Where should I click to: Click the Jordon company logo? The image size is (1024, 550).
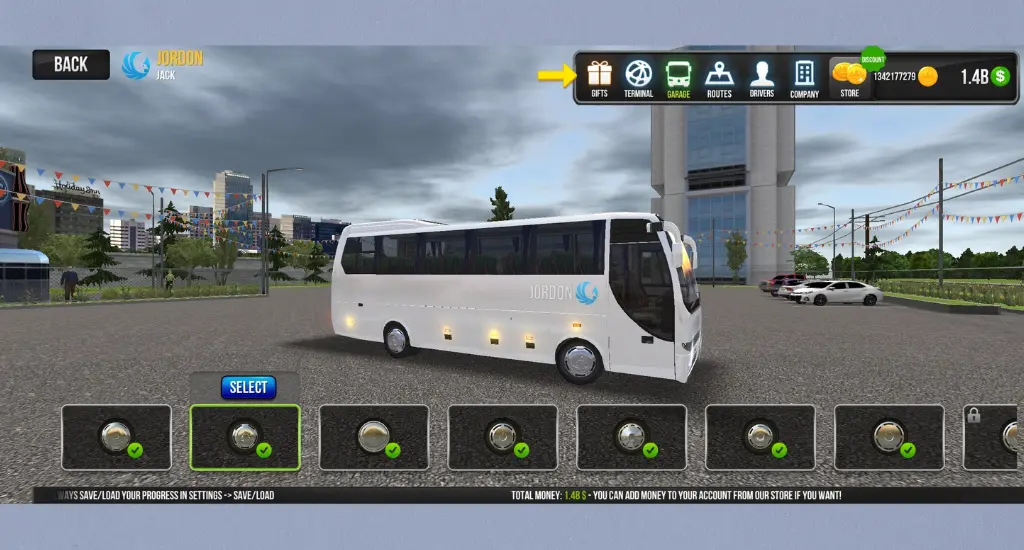(135, 65)
